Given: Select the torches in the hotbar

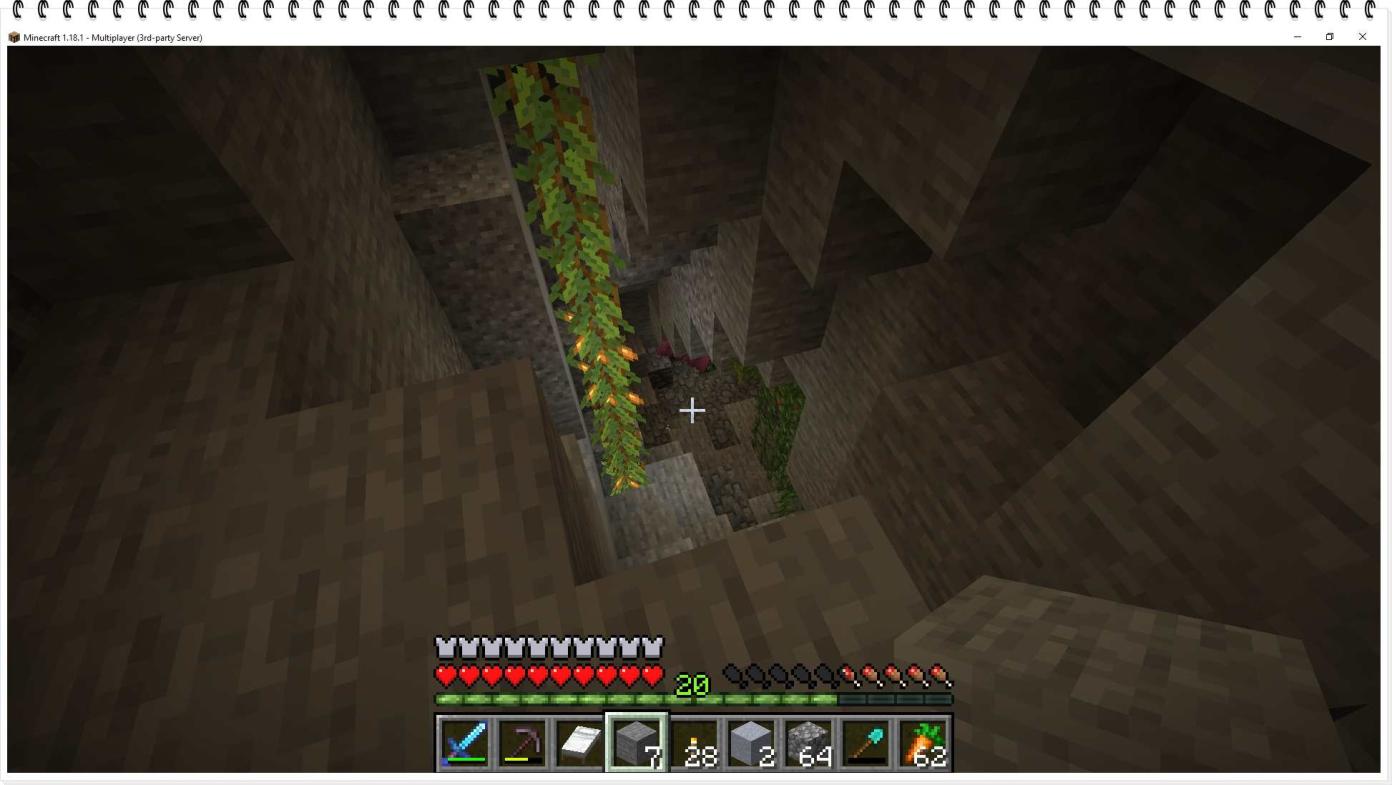Looking at the screenshot, I should pyautogui.click(x=693, y=740).
